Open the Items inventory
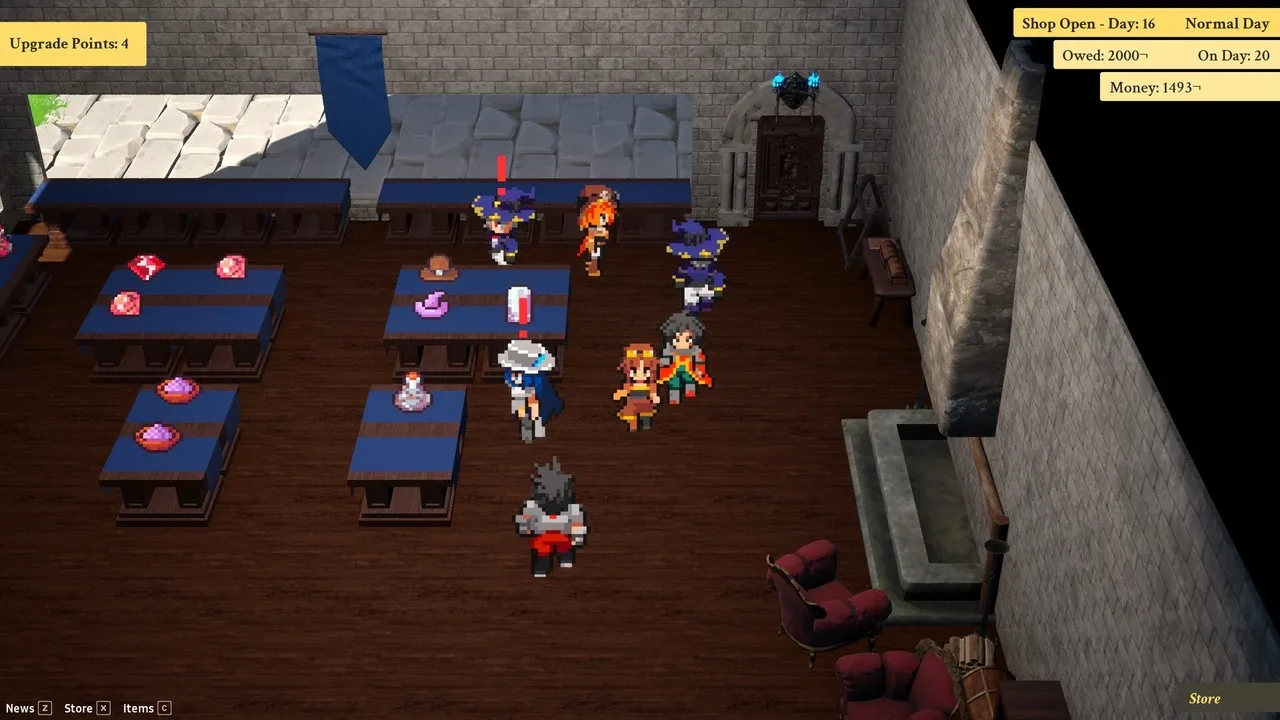 pos(146,708)
